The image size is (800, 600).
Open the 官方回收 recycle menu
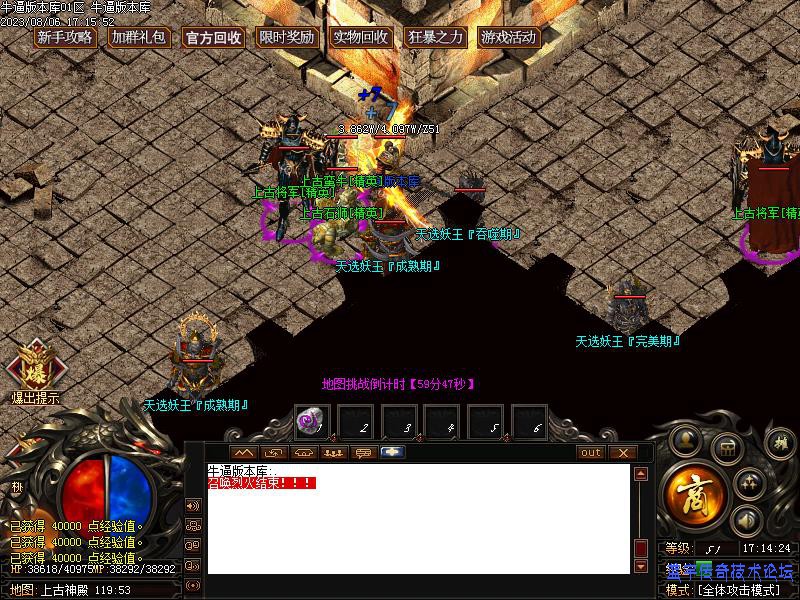pyautogui.click(x=213, y=38)
